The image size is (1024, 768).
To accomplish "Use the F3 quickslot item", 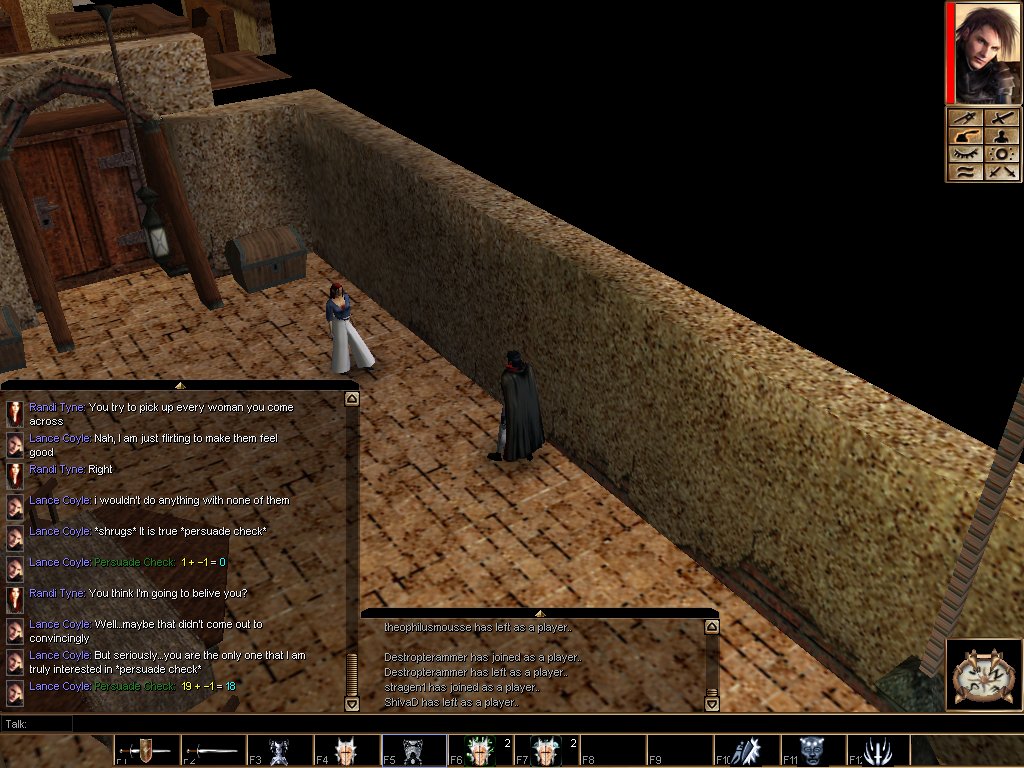I will [x=280, y=750].
